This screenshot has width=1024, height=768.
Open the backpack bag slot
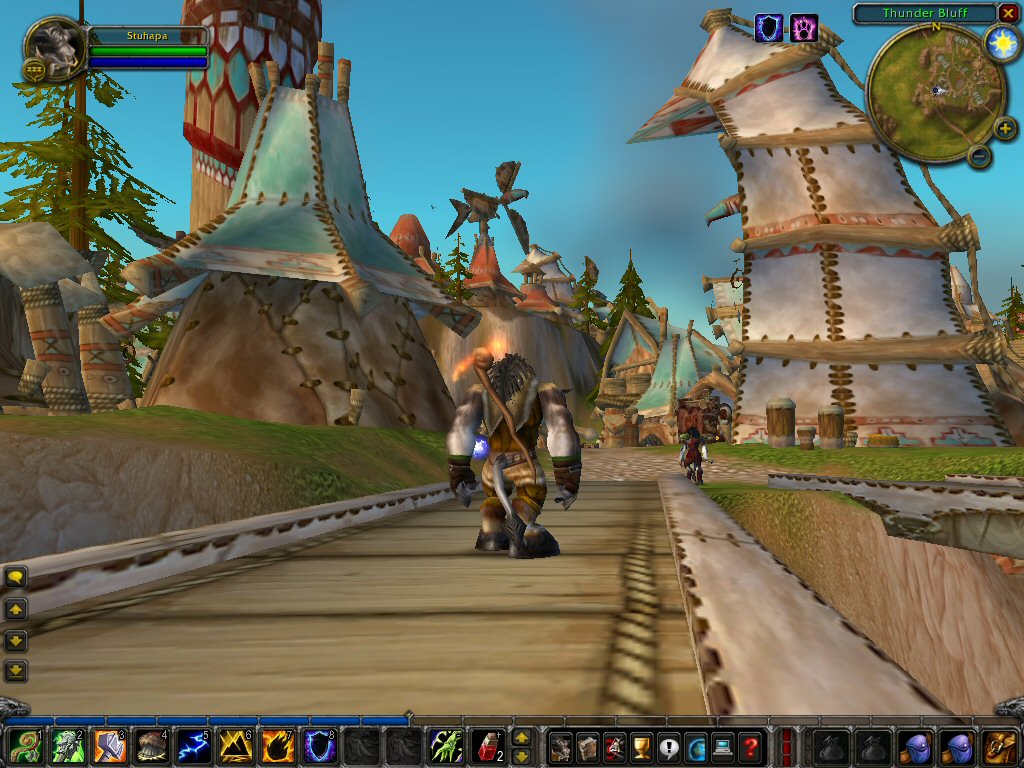1000,747
